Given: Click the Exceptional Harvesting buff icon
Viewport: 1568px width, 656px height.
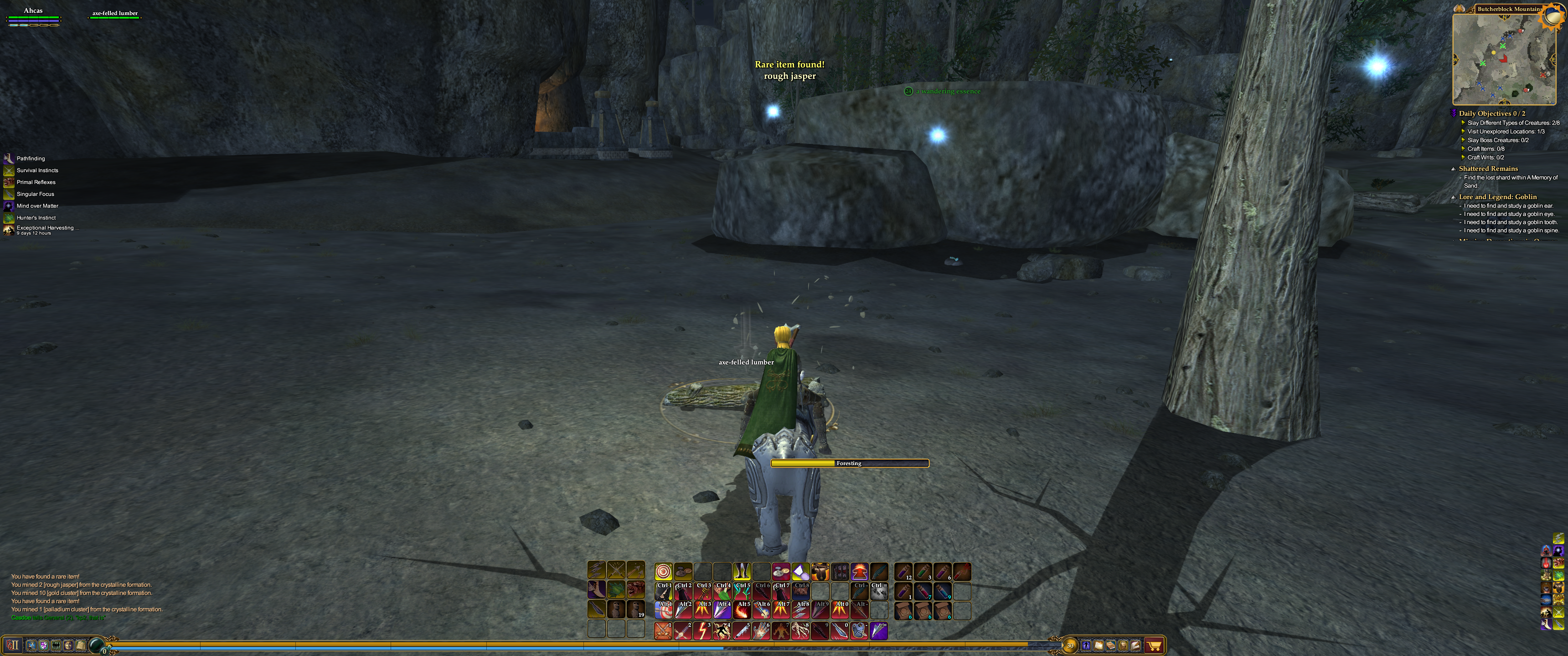Looking at the screenshot, I should (x=9, y=230).
